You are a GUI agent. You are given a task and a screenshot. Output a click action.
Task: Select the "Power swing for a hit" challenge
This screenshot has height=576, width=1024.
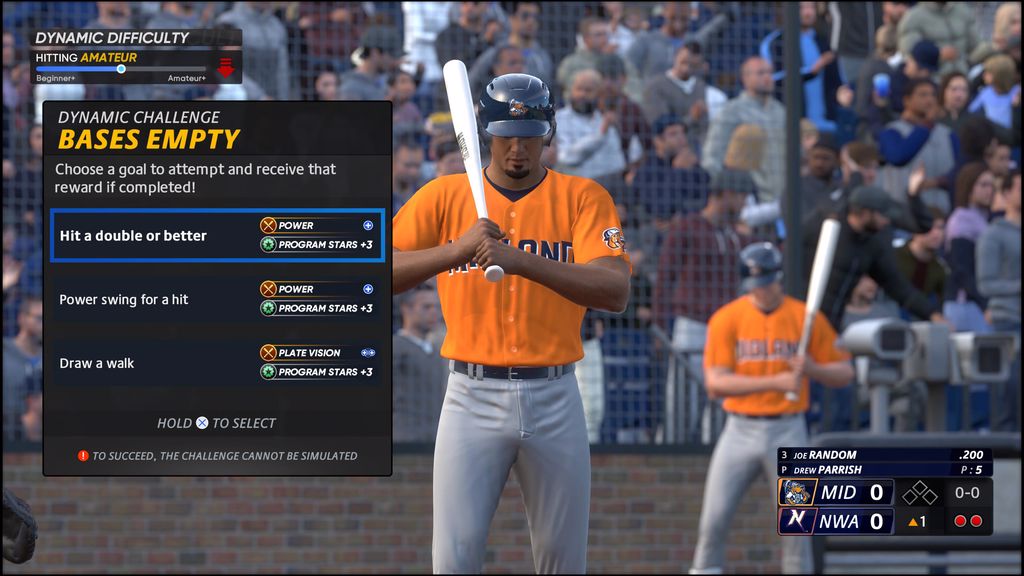click(x=217, y=299)
